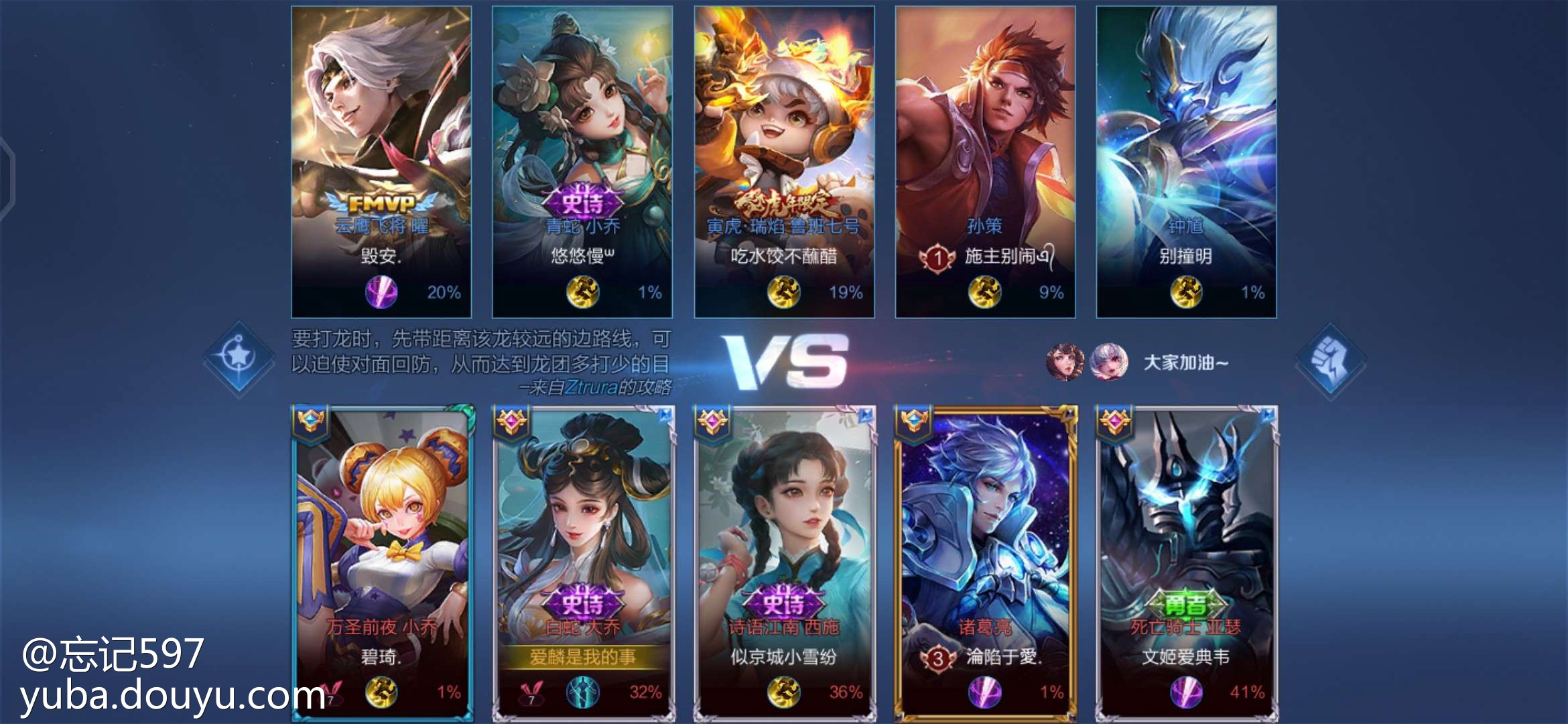The width and height of the screenshot is (1568, 724).
Task: Click the brown-haired girl chat avatar
Action: [1065, 362]
